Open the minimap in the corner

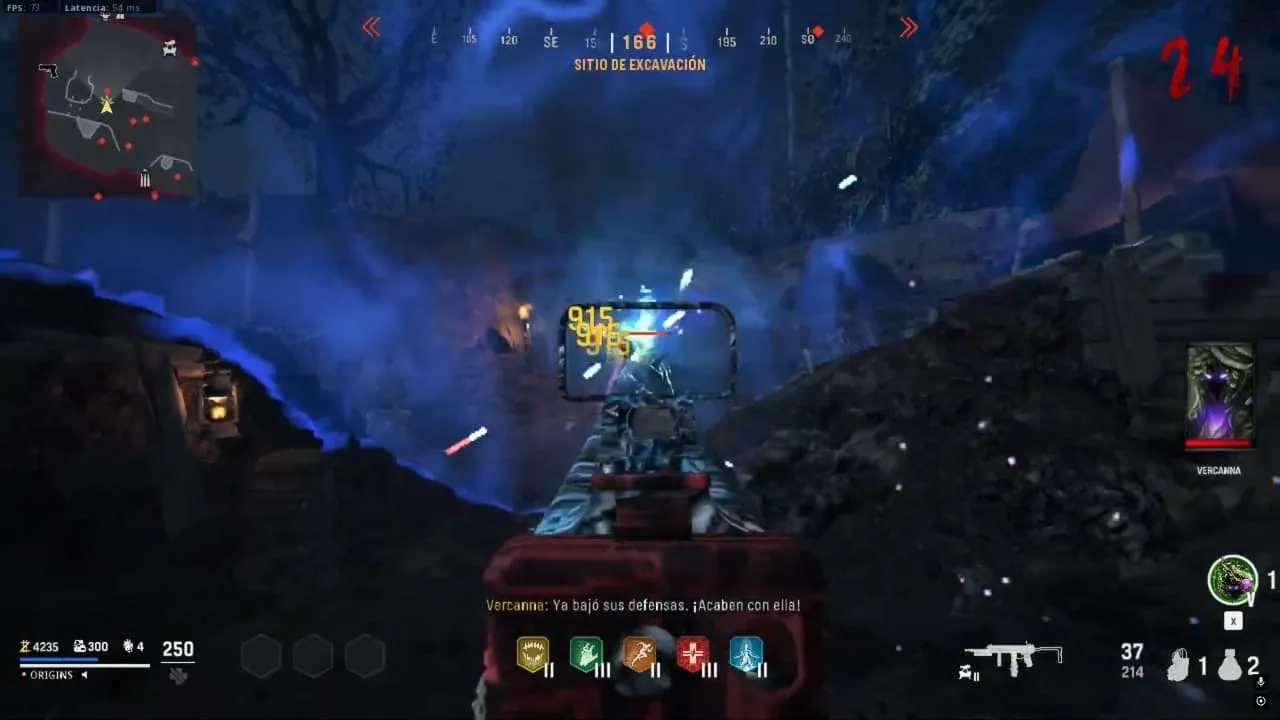[x=108, y=106]
